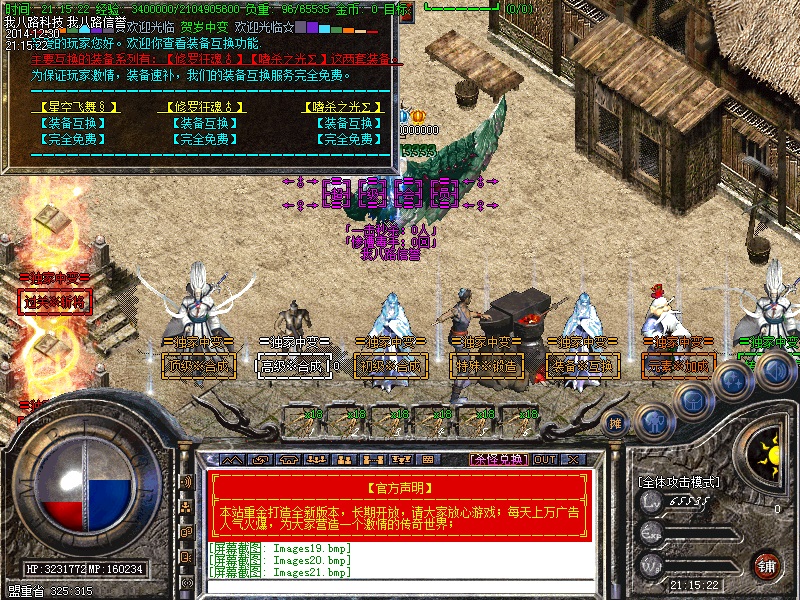This screenshot has width=800, height=600.
Task: Open the bag inventory round button
Action: pos(692,399)
